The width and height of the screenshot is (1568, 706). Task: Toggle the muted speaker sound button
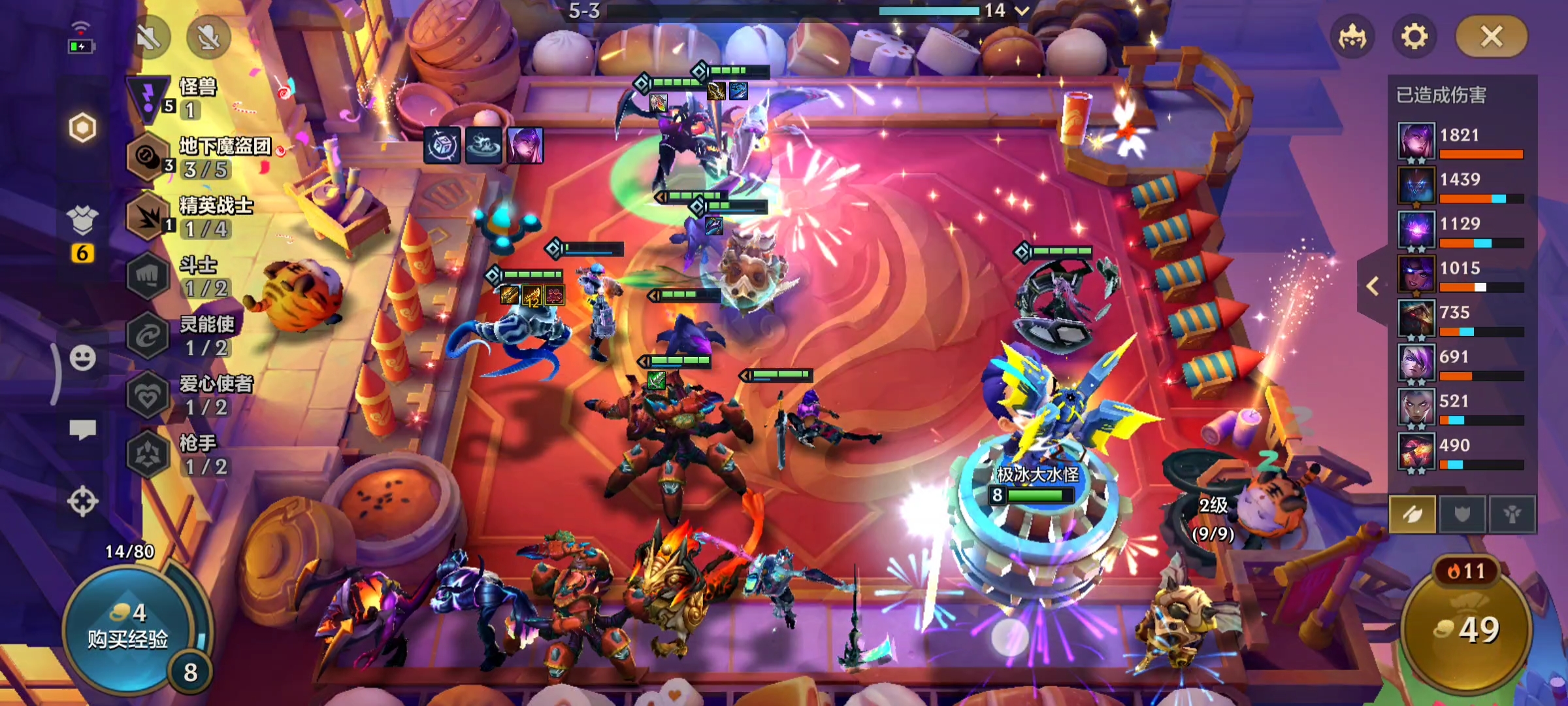(x=149, y=37)
